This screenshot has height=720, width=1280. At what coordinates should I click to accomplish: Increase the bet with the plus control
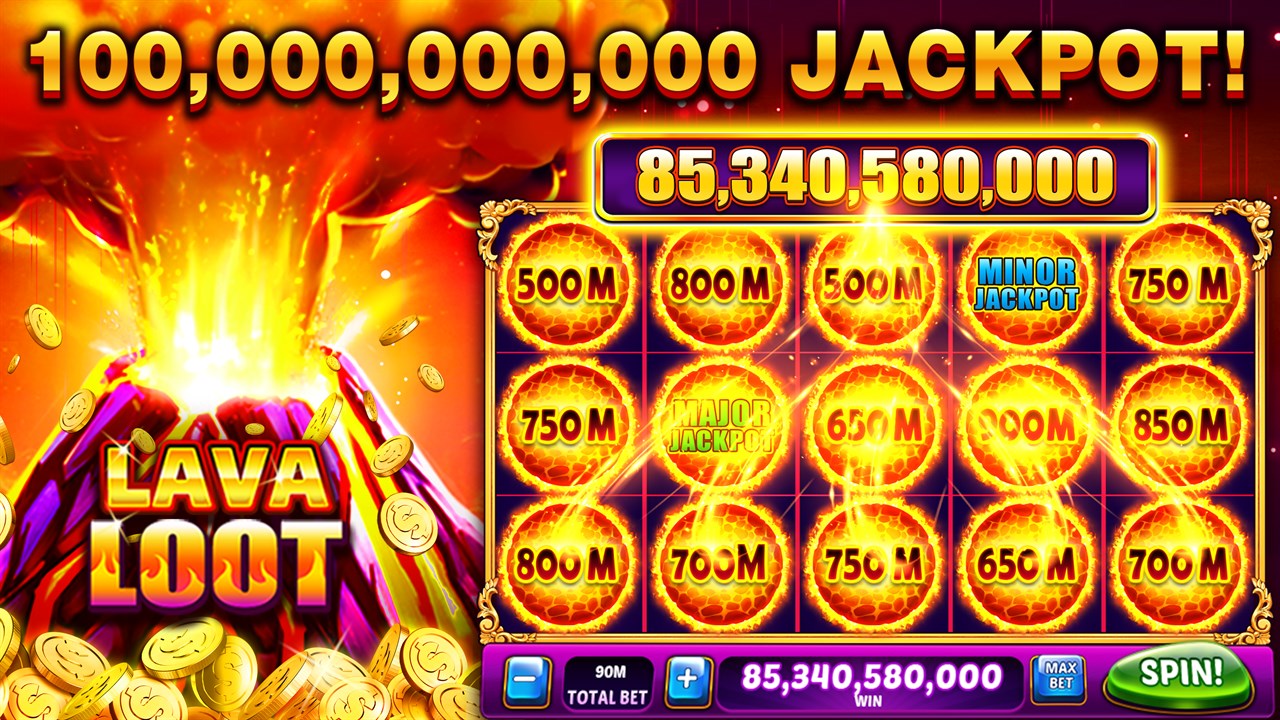(688, 682)
